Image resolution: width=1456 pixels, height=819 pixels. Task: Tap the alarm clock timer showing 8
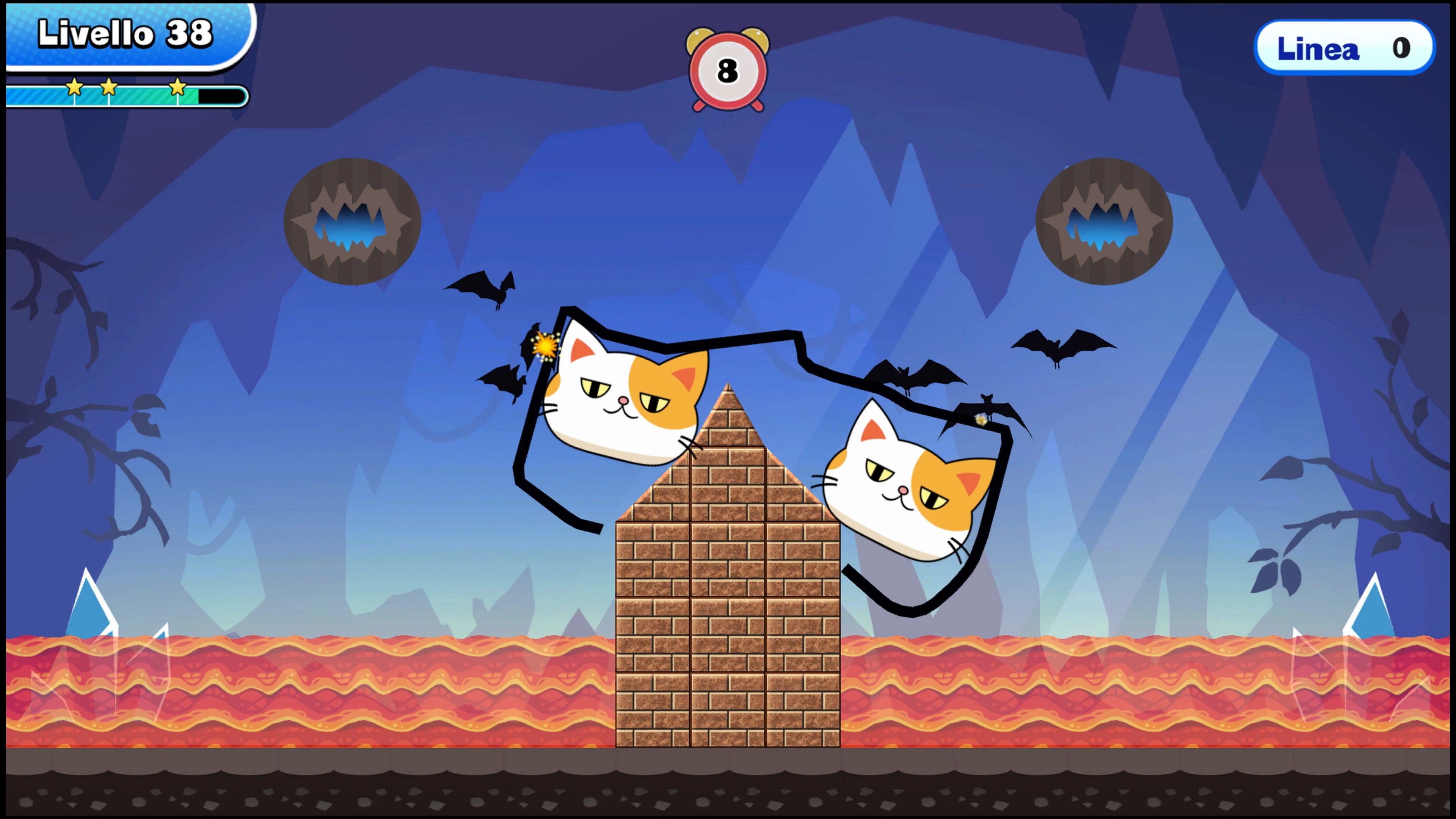[x=728, y=71]
